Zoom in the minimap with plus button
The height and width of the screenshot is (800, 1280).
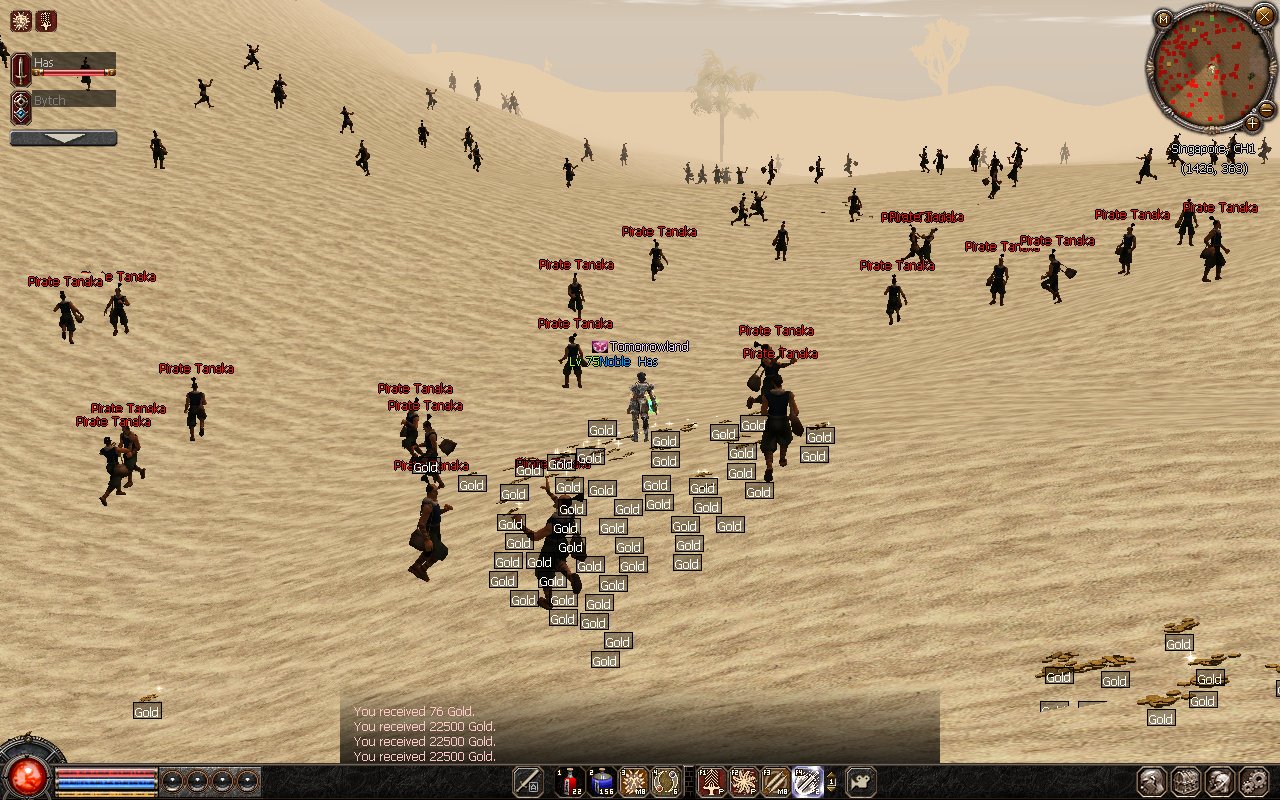(x=1252, y=123)
